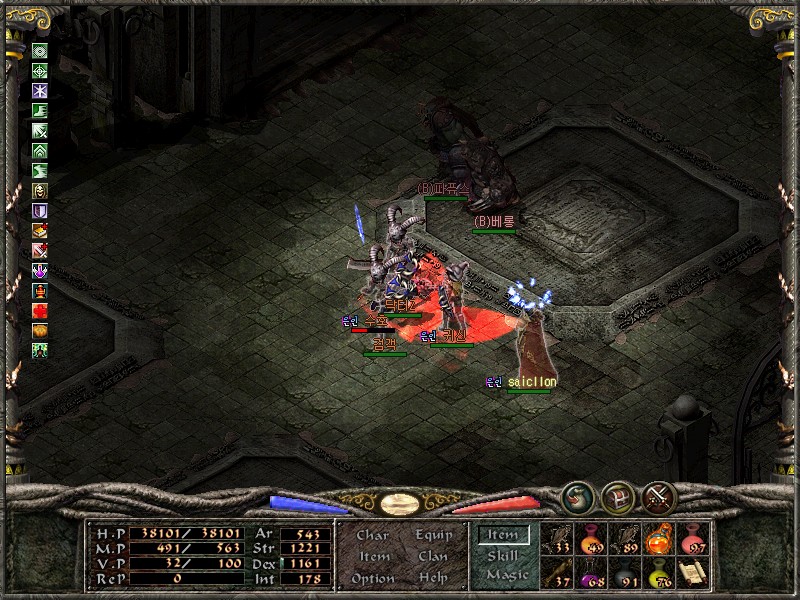
Task: Use the purple potion with count 68
Action: tap(591, 573)
